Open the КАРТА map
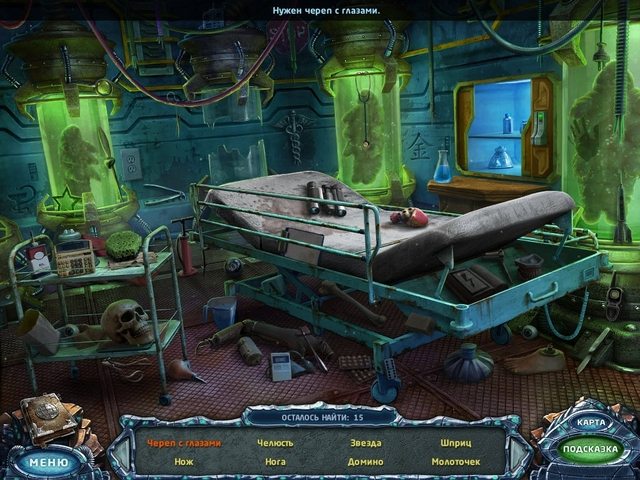 coord(590,422)
